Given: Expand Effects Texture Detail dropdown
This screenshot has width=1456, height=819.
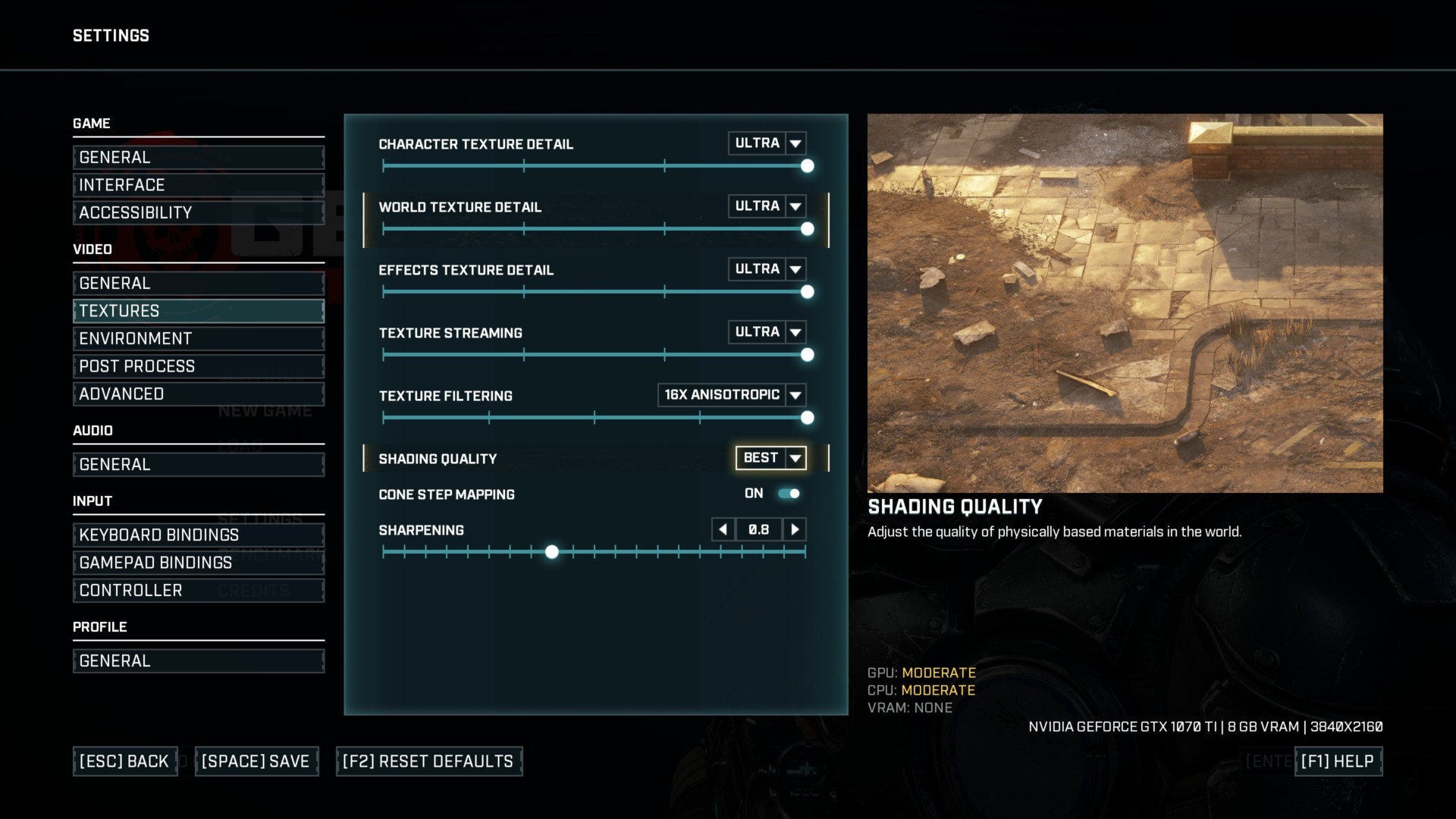Looking at the screenshot, I should (795, 269).
